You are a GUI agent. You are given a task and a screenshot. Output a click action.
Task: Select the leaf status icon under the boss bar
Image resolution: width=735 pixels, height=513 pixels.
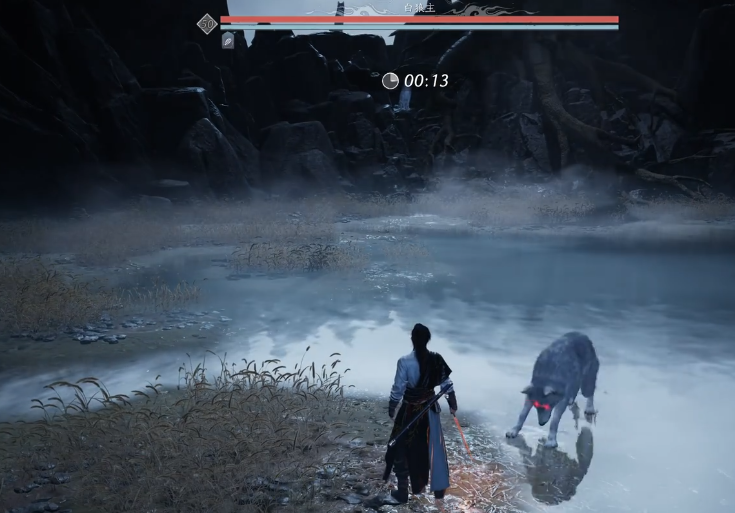[x=228, y=41]
